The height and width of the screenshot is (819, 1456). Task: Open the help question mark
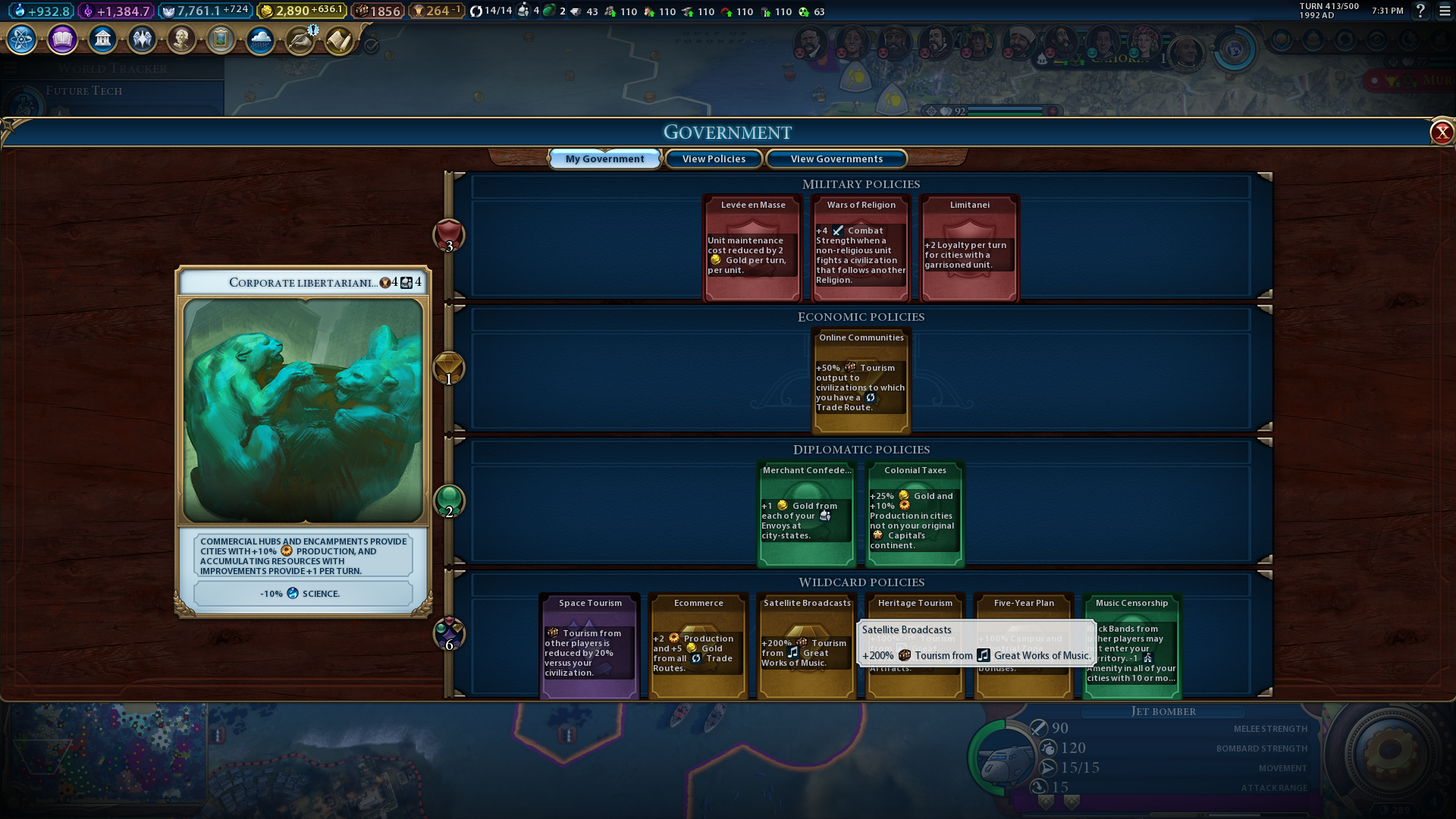pos(1420,11)
